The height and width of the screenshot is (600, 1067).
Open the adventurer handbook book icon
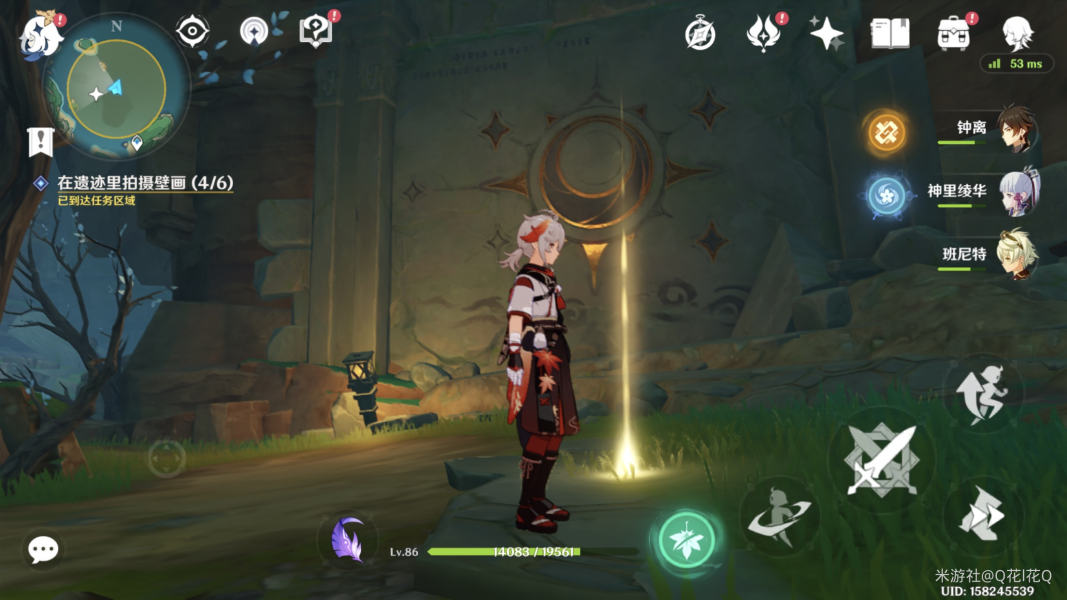(x=889, y=34)
